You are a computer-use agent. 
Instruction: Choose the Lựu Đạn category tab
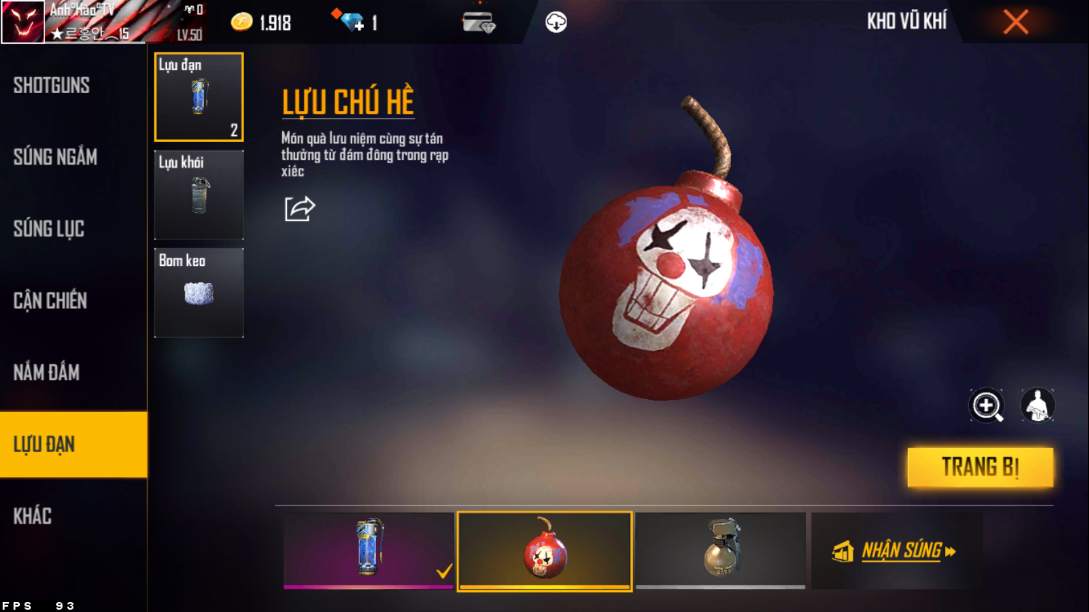tap(45, 444)
